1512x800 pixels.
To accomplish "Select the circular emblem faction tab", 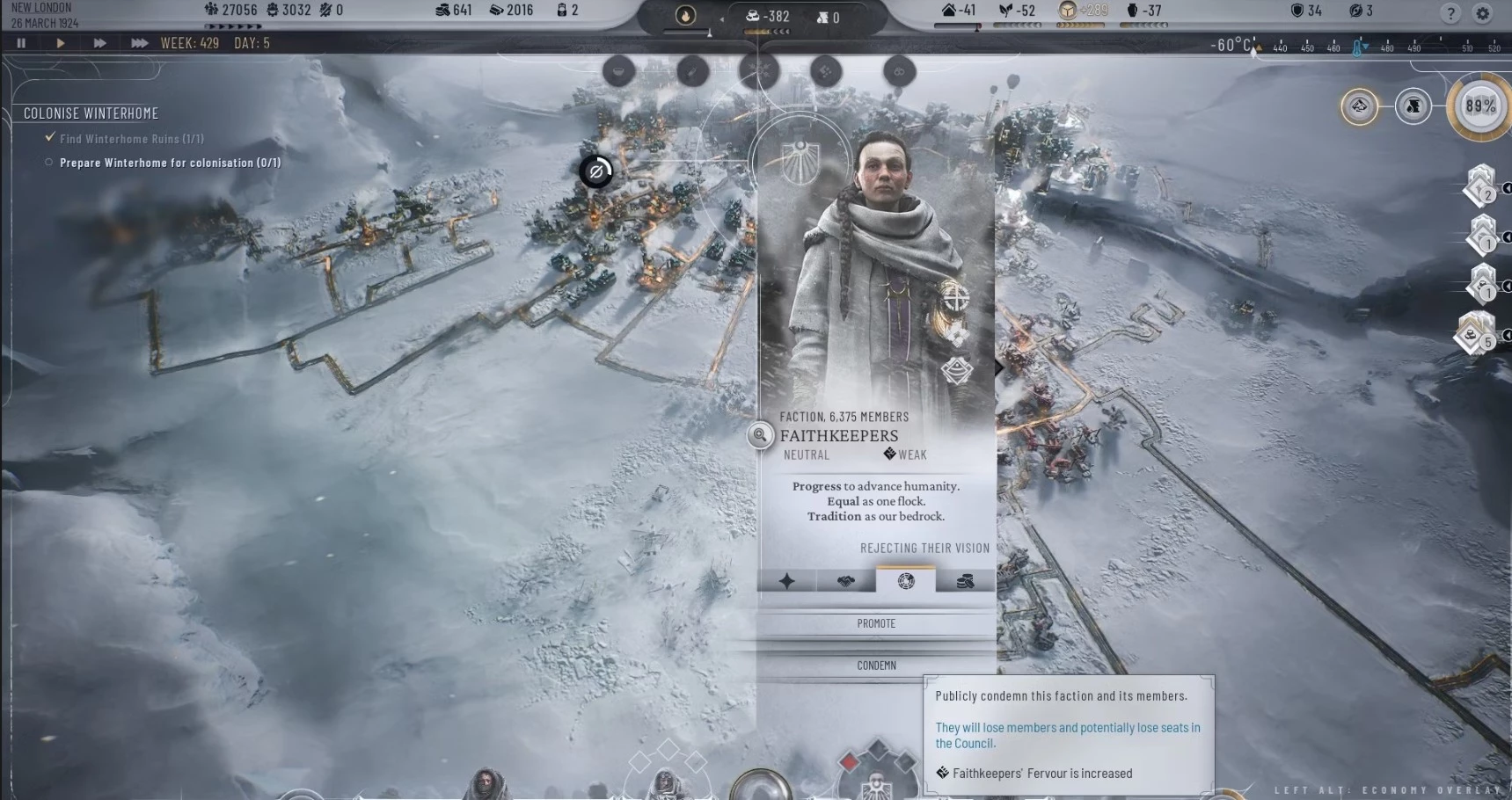I will click(x=906, y=580).
